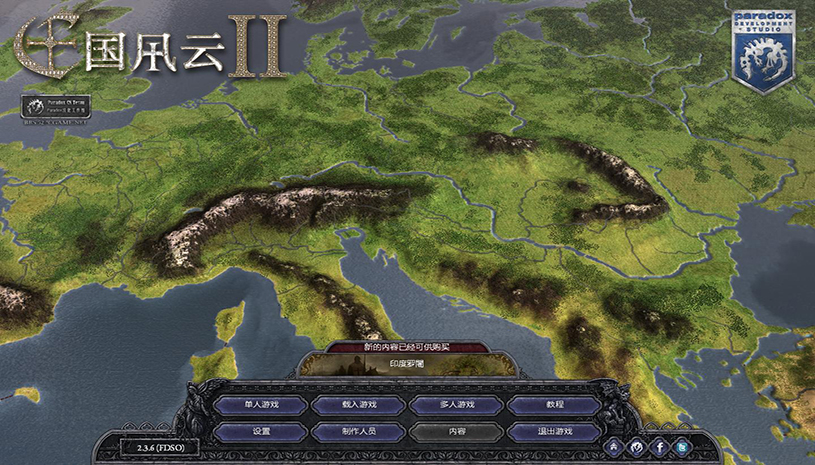The width and height of the screenshot is (815, 465).
Task: Click the new content available banner
Action: 409,347
